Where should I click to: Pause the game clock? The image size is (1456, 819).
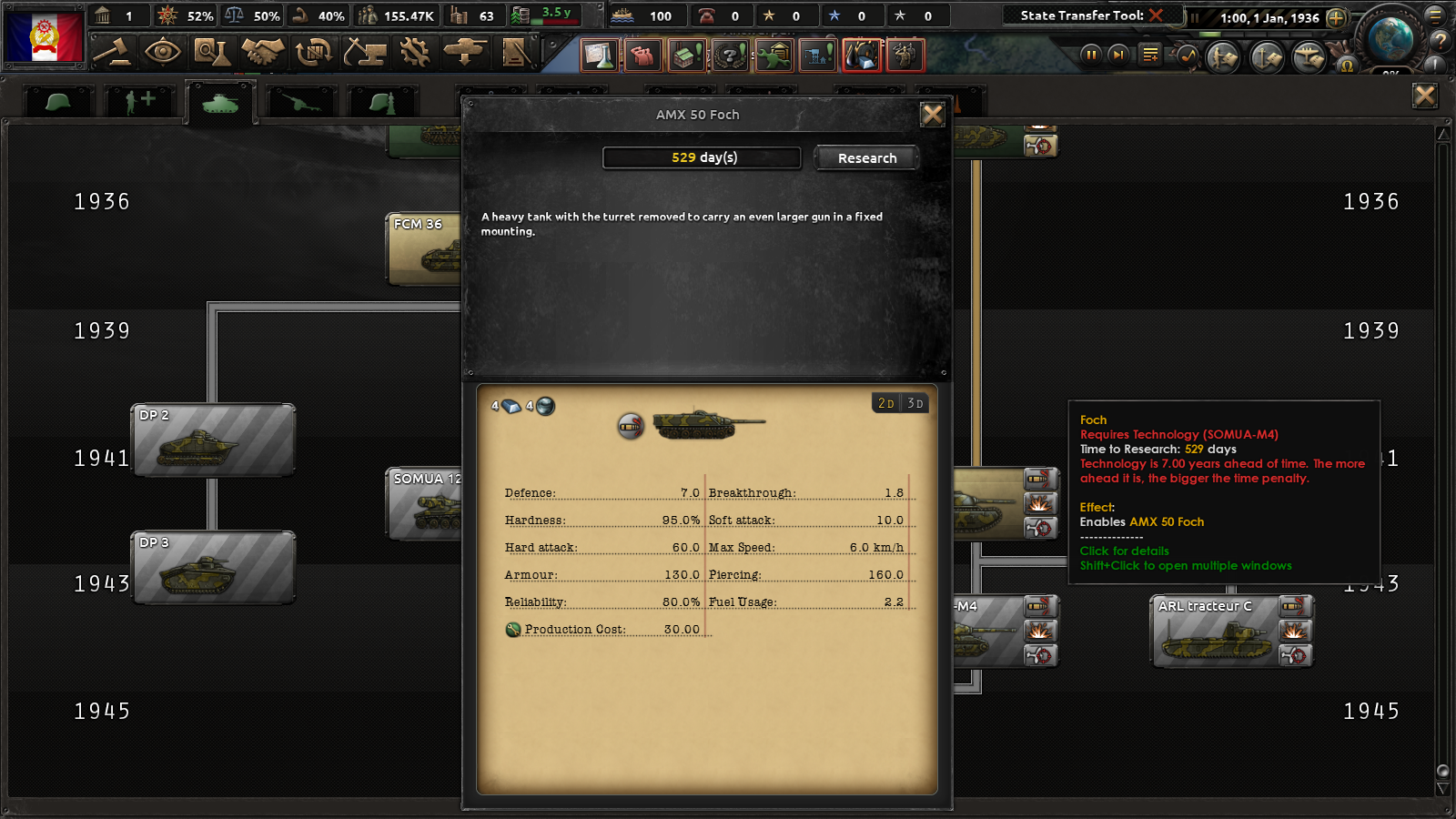coord(1090,55)
